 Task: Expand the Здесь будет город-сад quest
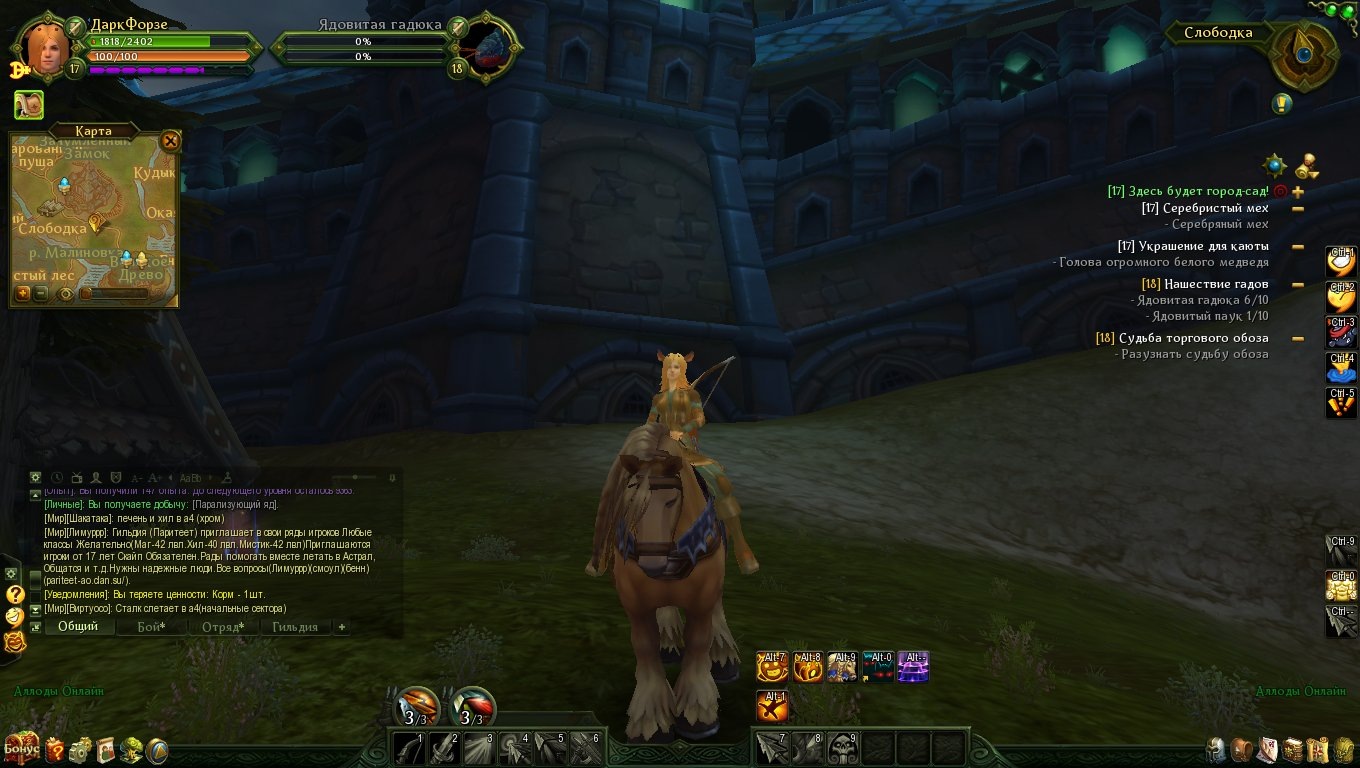[1298, 191]
